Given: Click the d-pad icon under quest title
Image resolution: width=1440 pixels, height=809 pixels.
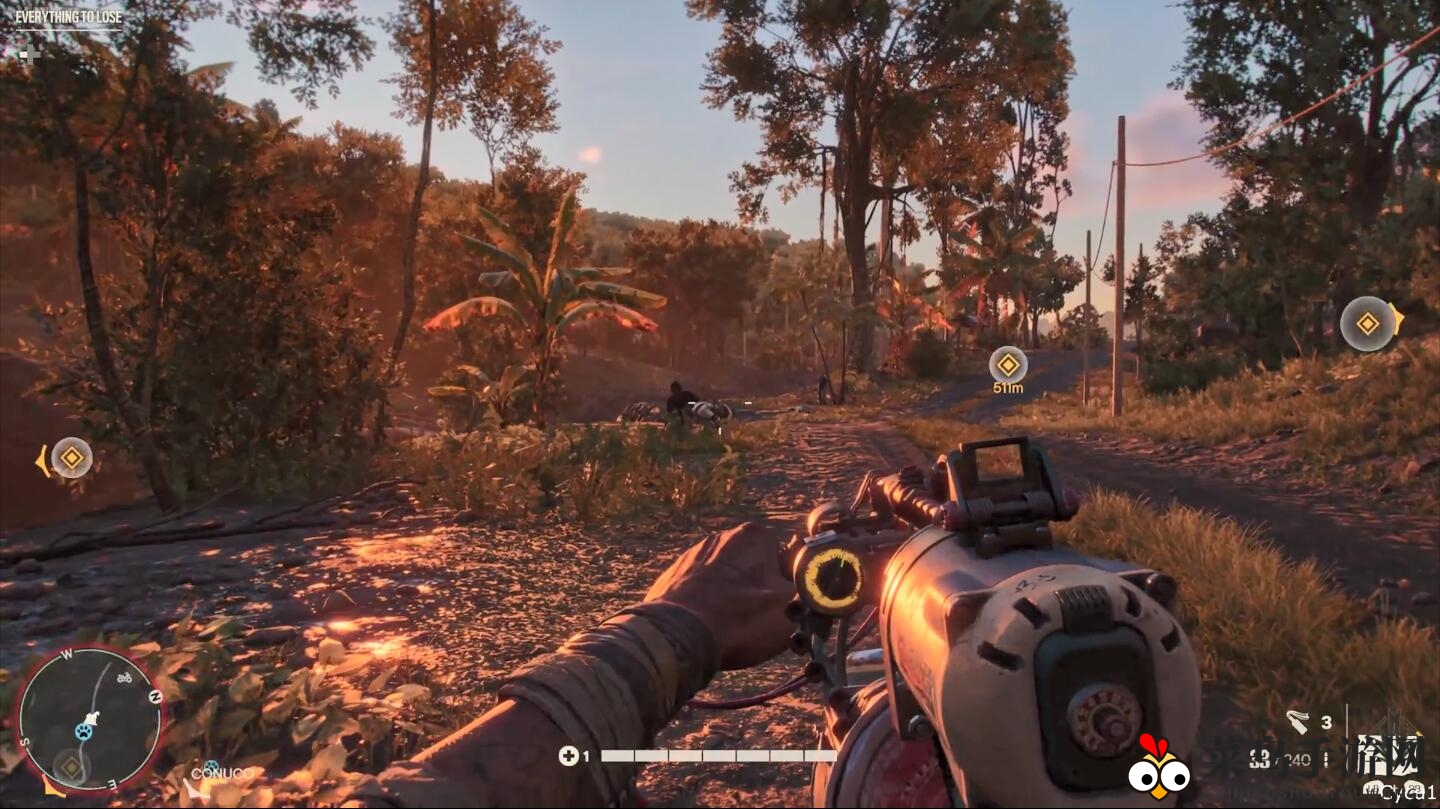Looking at the screenshot, I should 29,53.
